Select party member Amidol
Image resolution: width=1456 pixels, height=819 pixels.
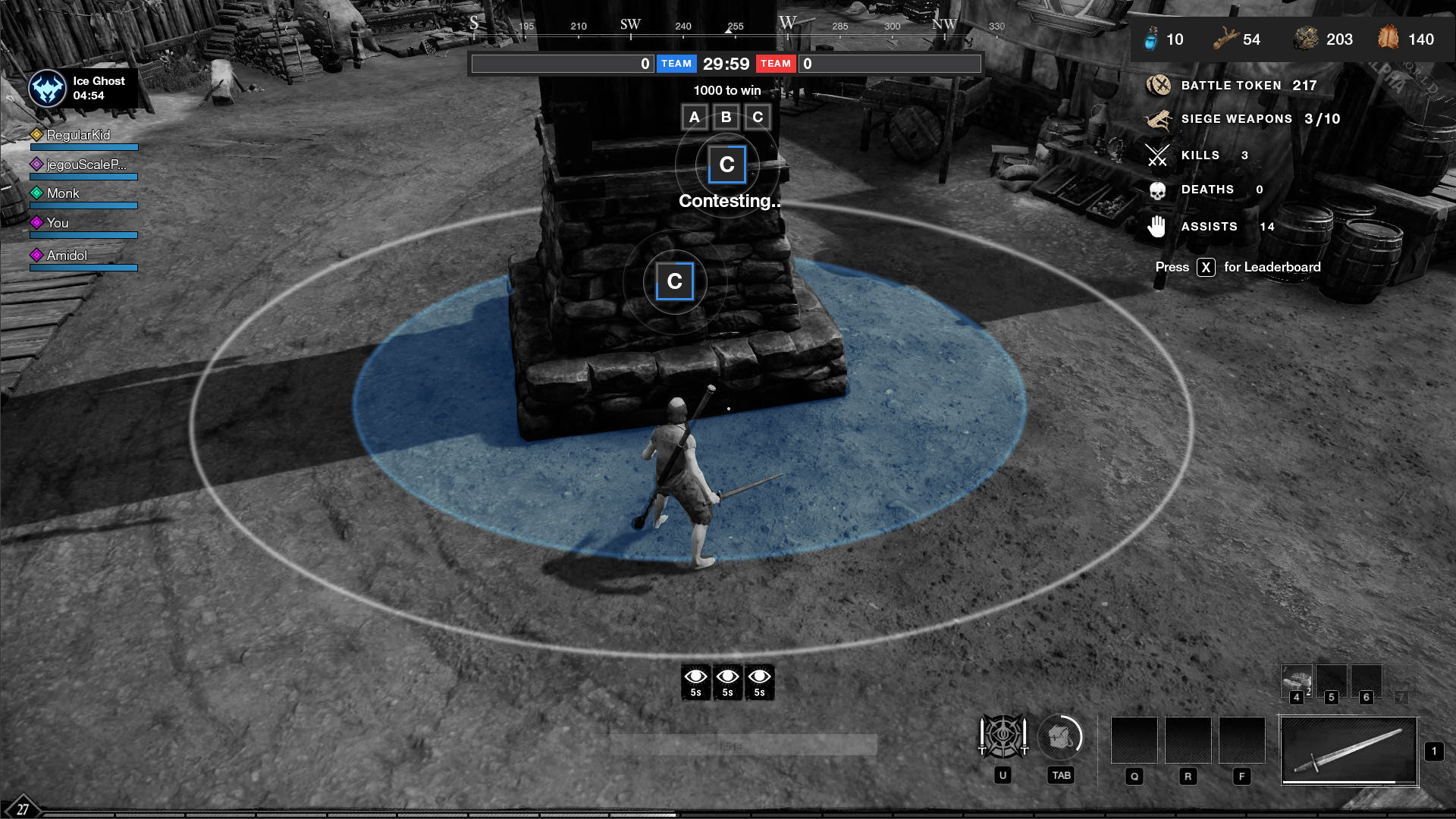coord(67,256)
